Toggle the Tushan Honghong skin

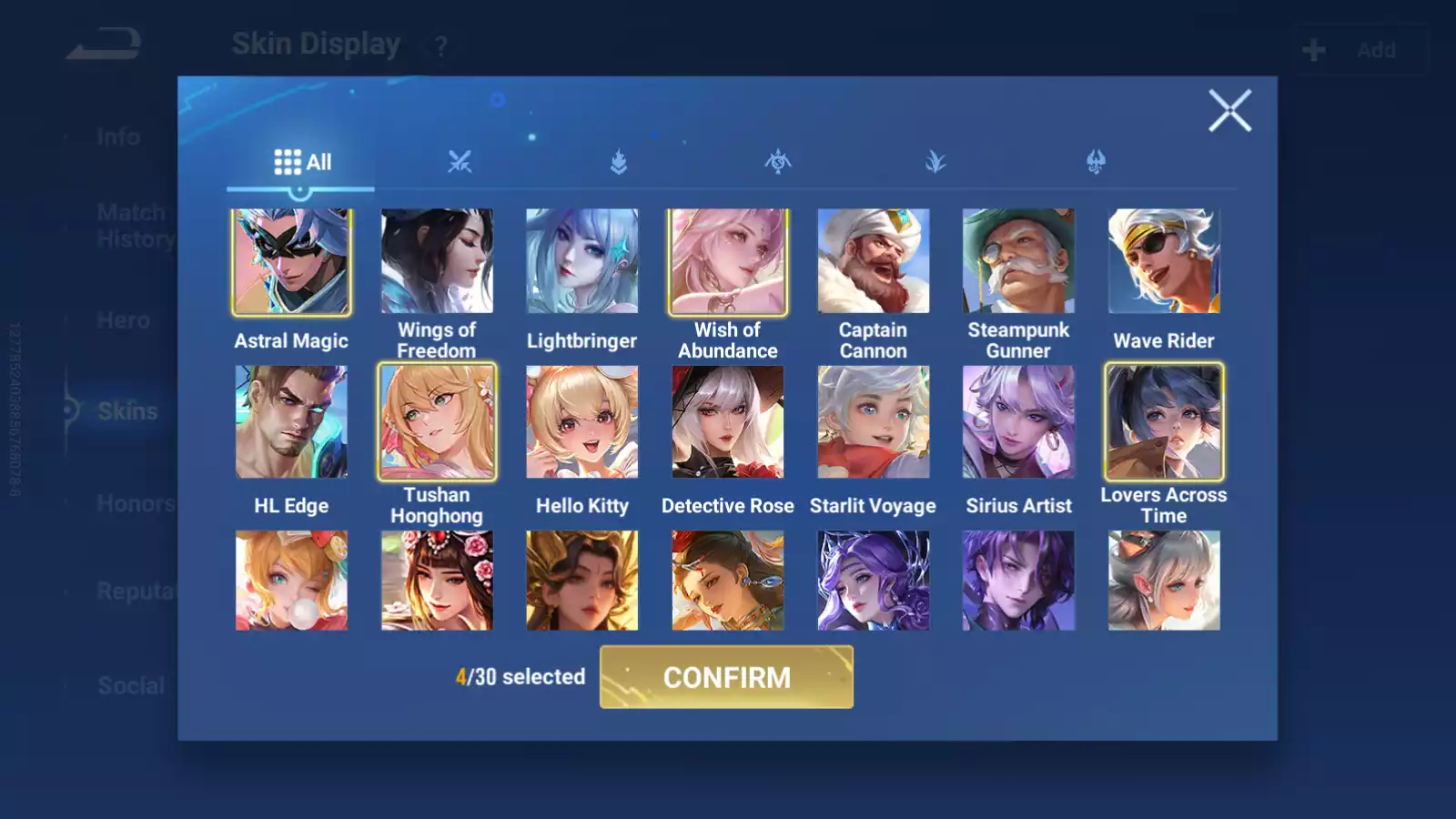point(437,422)
